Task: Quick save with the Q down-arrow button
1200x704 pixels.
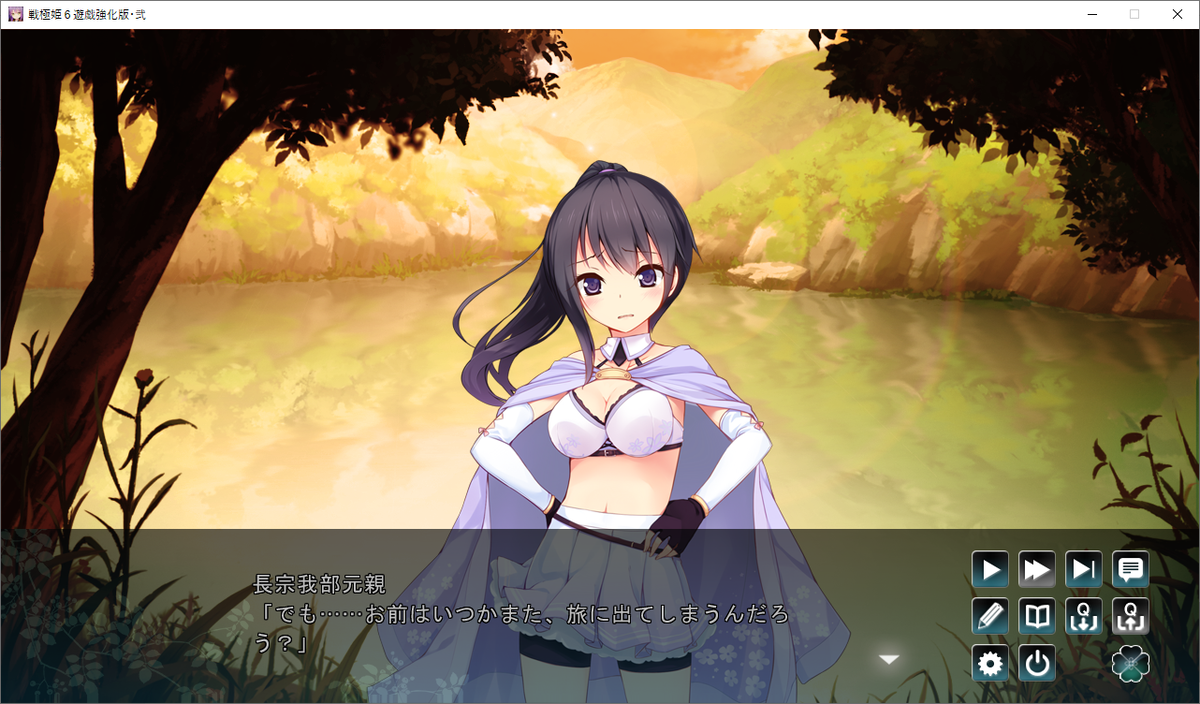Action: [x=1084, y=616]
